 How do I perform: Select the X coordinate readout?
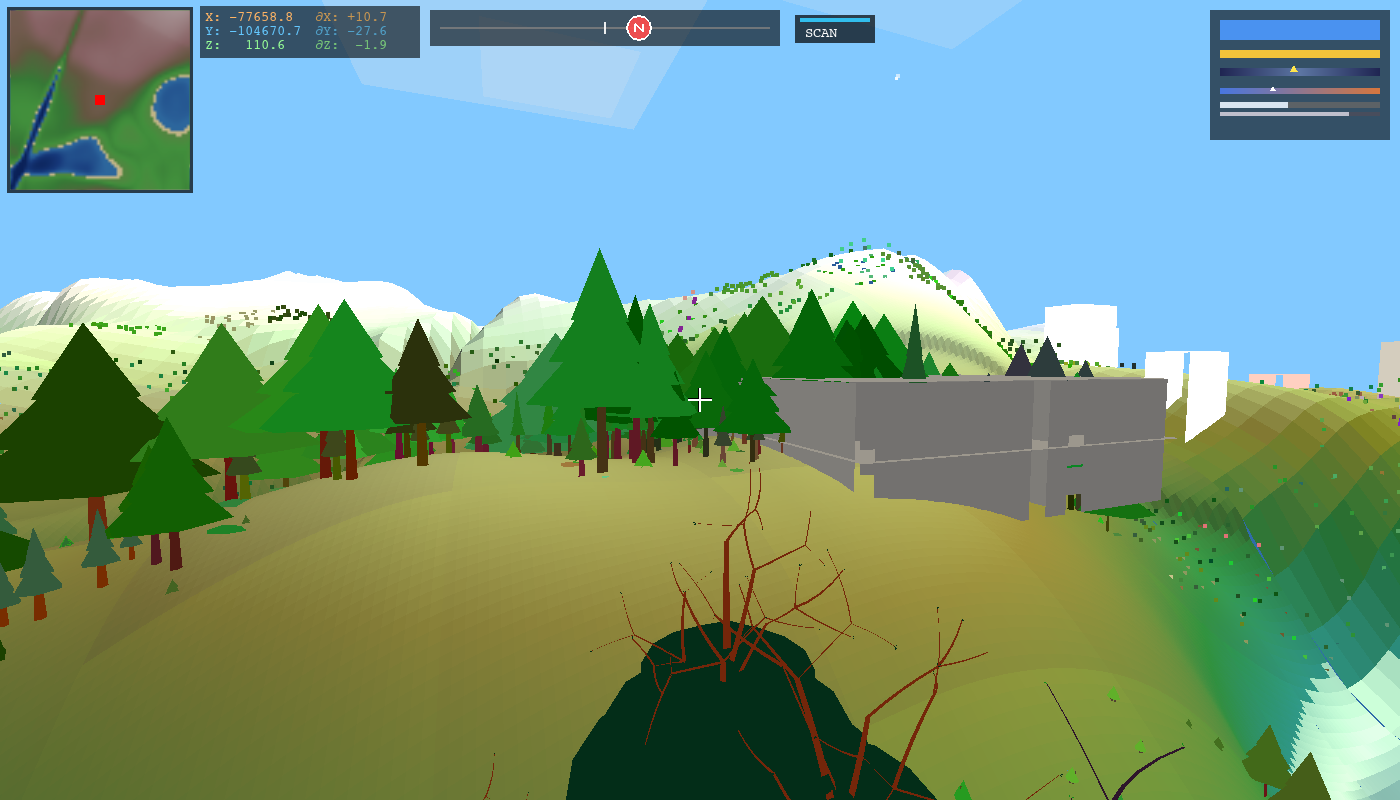[262, 17]
